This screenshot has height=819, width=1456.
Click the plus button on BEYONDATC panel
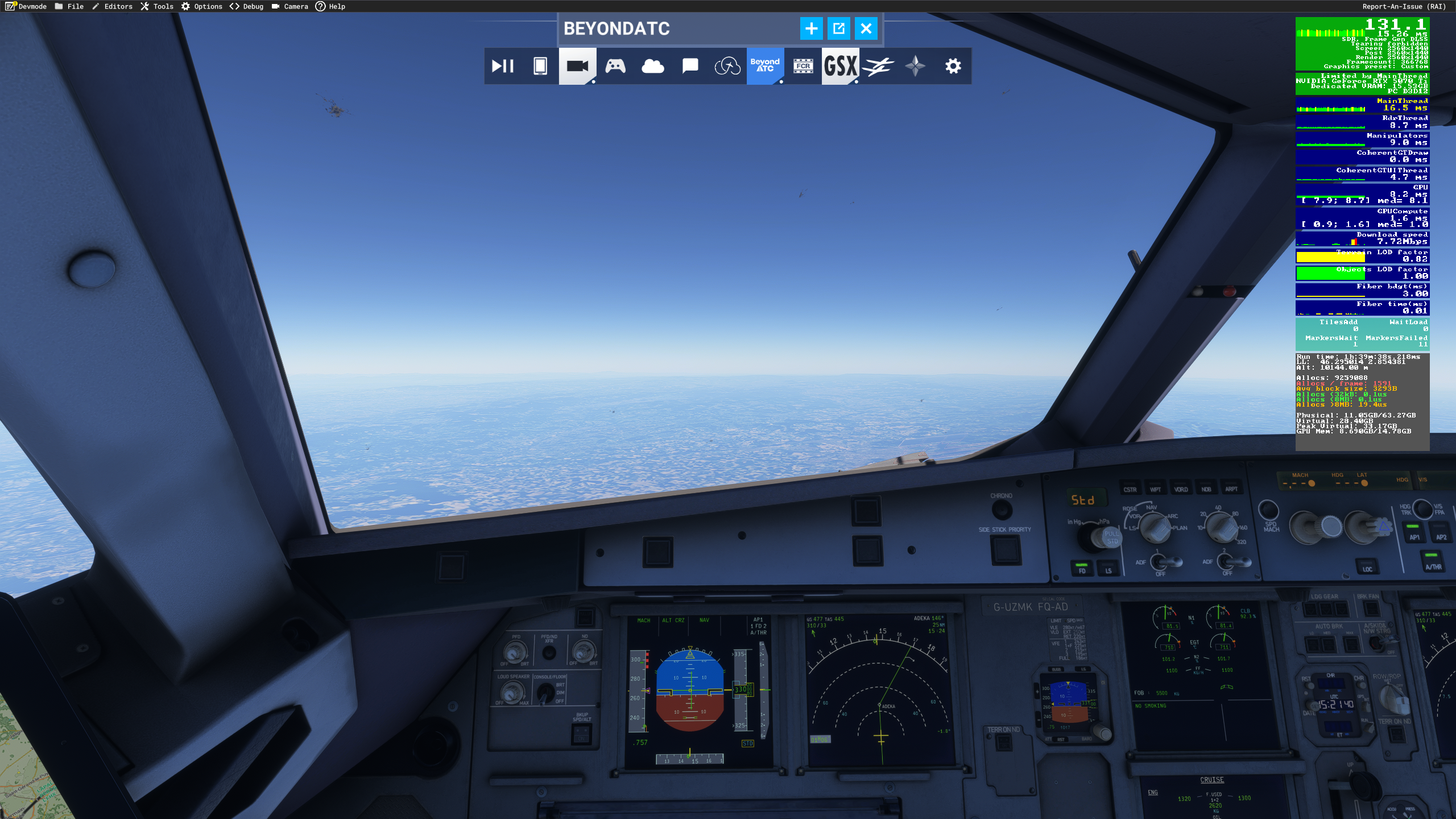tap(811, 28)
